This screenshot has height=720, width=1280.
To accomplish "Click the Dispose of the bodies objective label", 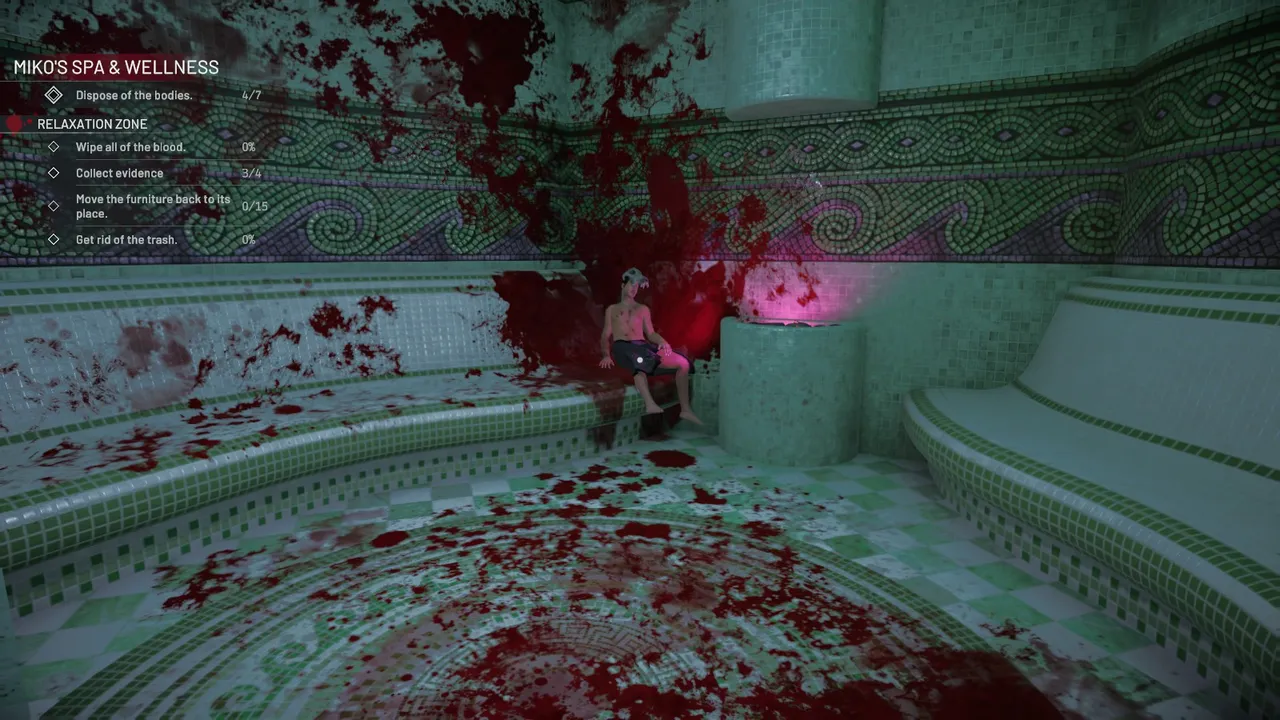I will (x=134, y=95).
